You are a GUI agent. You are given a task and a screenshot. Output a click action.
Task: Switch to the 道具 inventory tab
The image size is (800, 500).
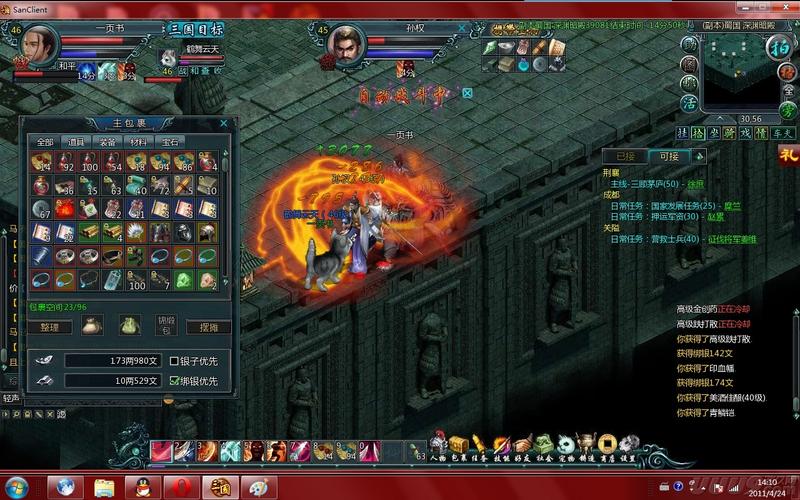[x=76, y=142]
